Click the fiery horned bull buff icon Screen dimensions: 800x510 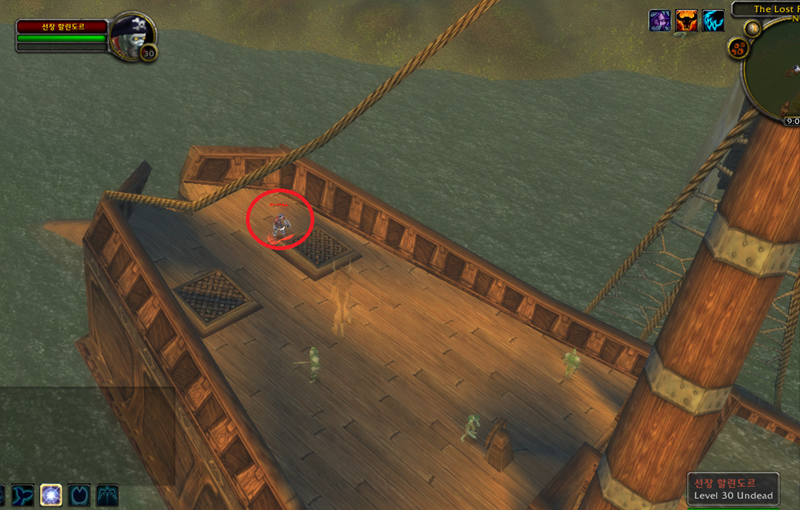click(686, 21)
